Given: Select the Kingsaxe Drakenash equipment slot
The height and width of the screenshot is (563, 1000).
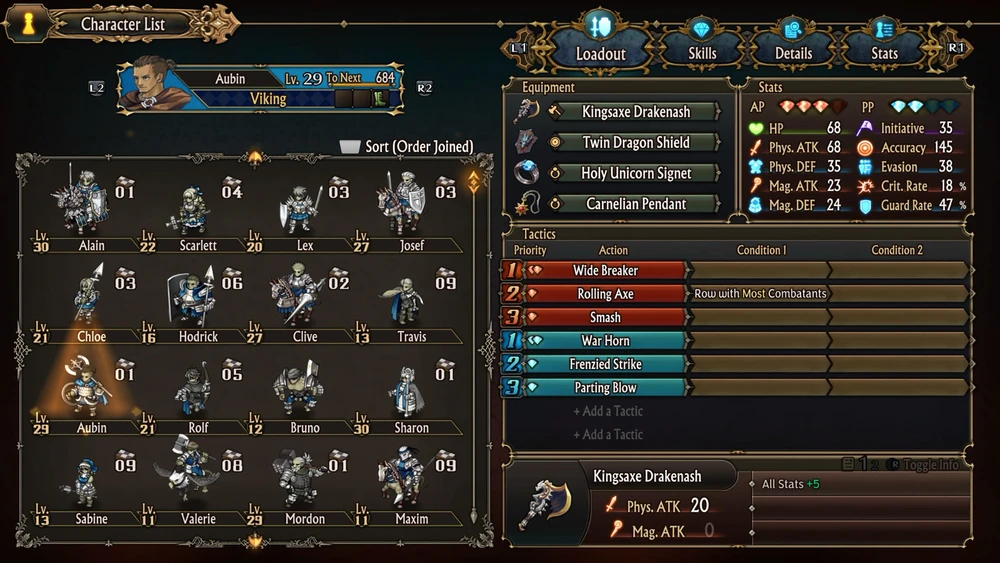Looking at the screenshot, I should (635, 112).
